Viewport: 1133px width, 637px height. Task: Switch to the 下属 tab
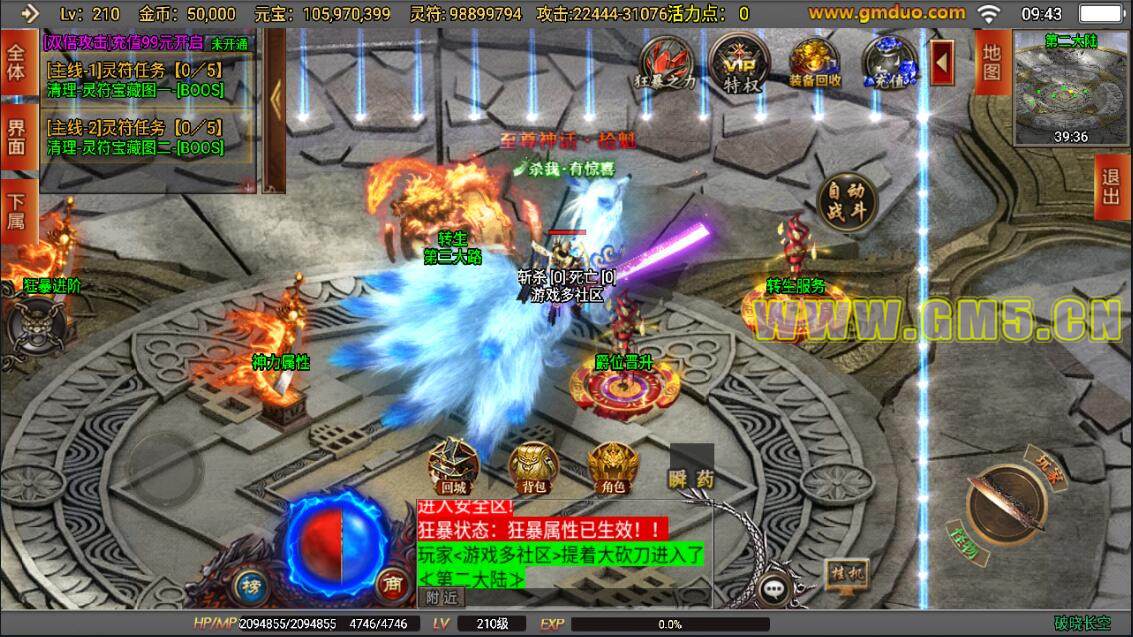(x=15, y=211)
